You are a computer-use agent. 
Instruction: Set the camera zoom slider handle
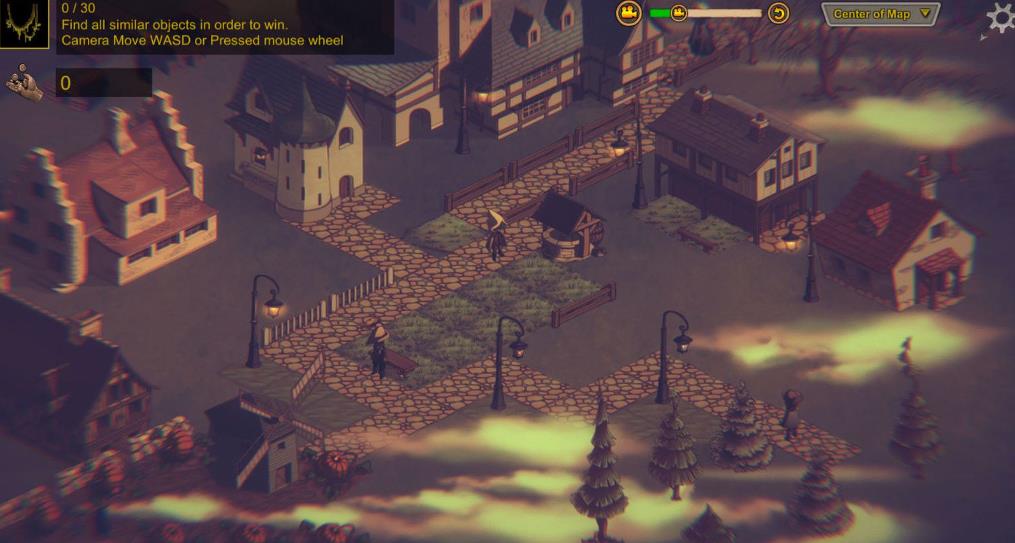point(679,13)
